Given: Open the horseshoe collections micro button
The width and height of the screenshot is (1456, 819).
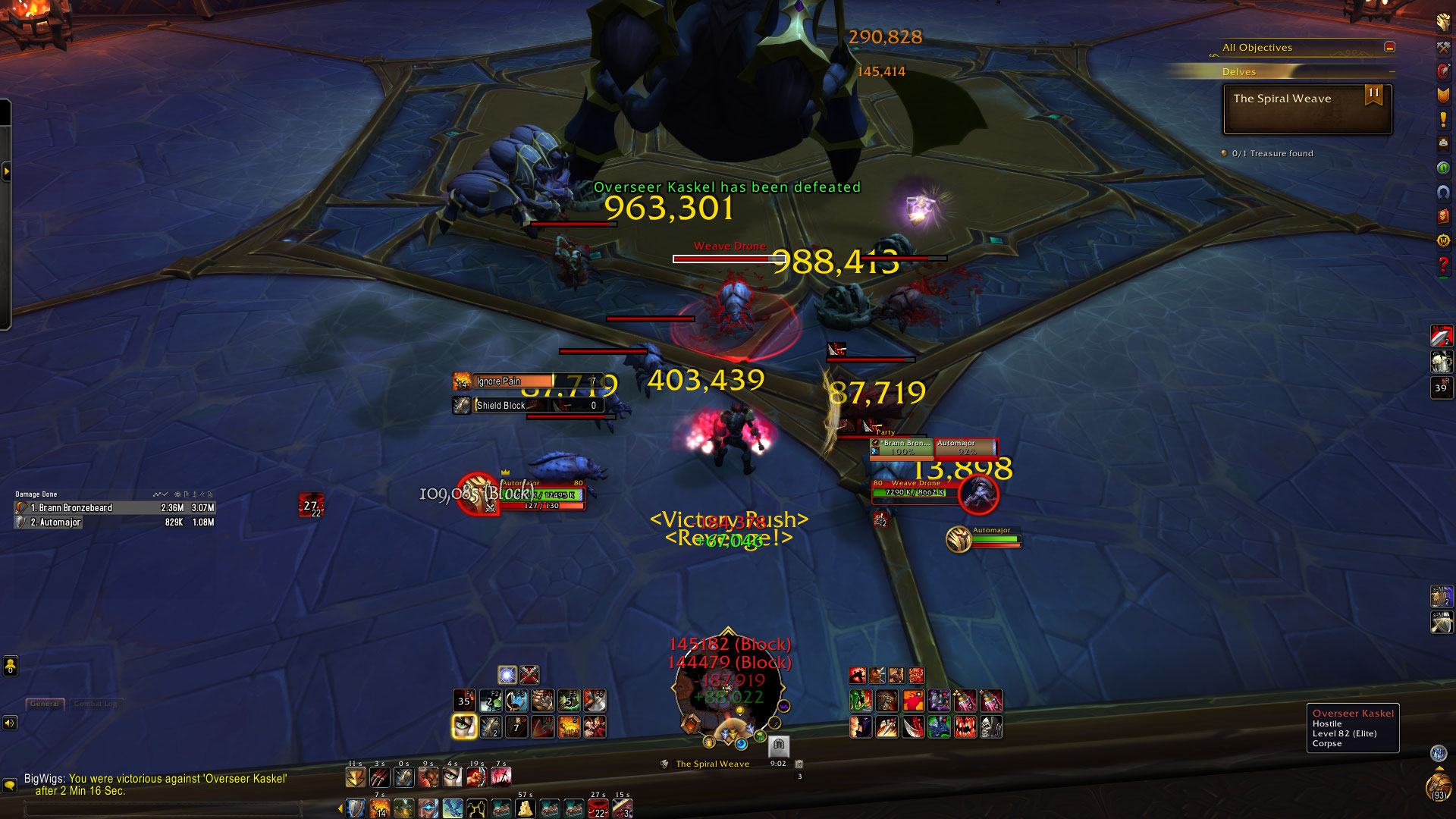Looking at the screenshot, I should click(1442, 192).
